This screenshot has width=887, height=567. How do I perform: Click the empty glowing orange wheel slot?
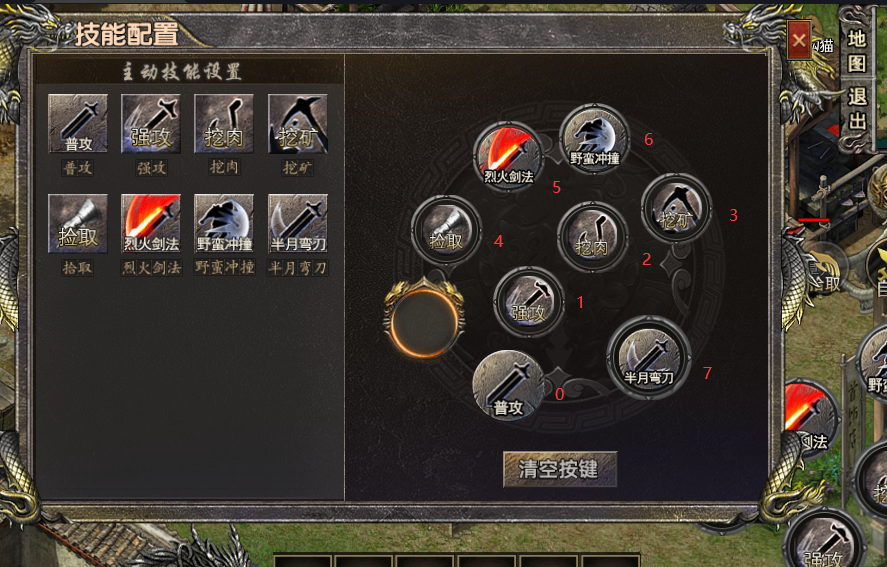(425, 320)
